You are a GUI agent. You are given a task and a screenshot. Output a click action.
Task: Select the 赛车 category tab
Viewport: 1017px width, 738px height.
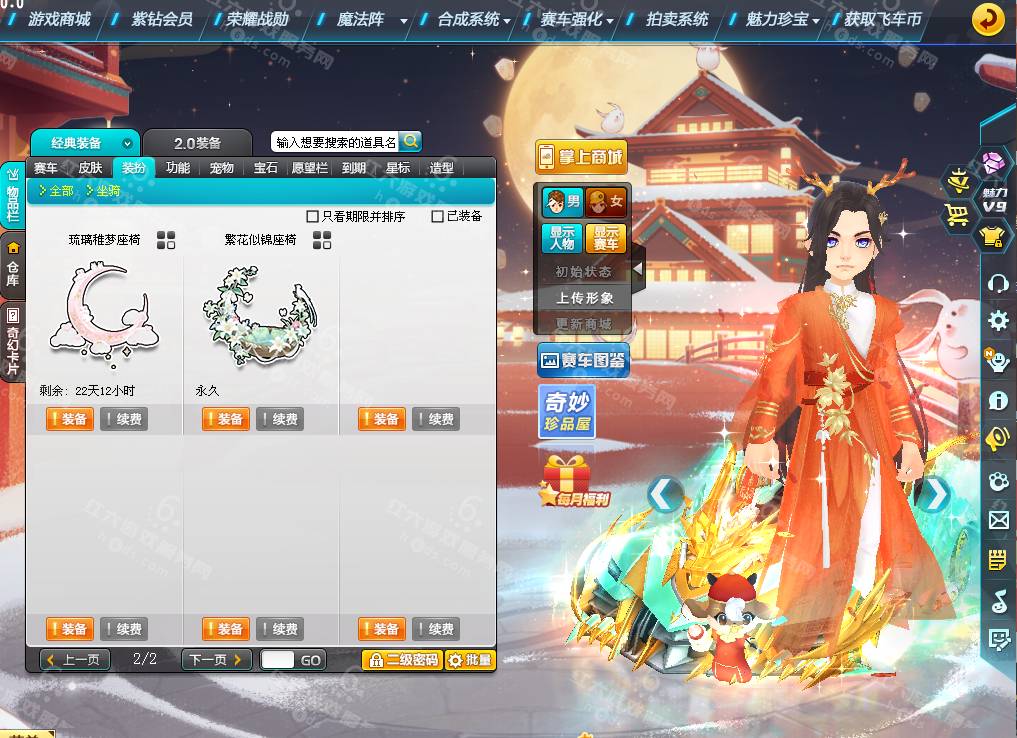pyautogui.click(x=46, y=168)
